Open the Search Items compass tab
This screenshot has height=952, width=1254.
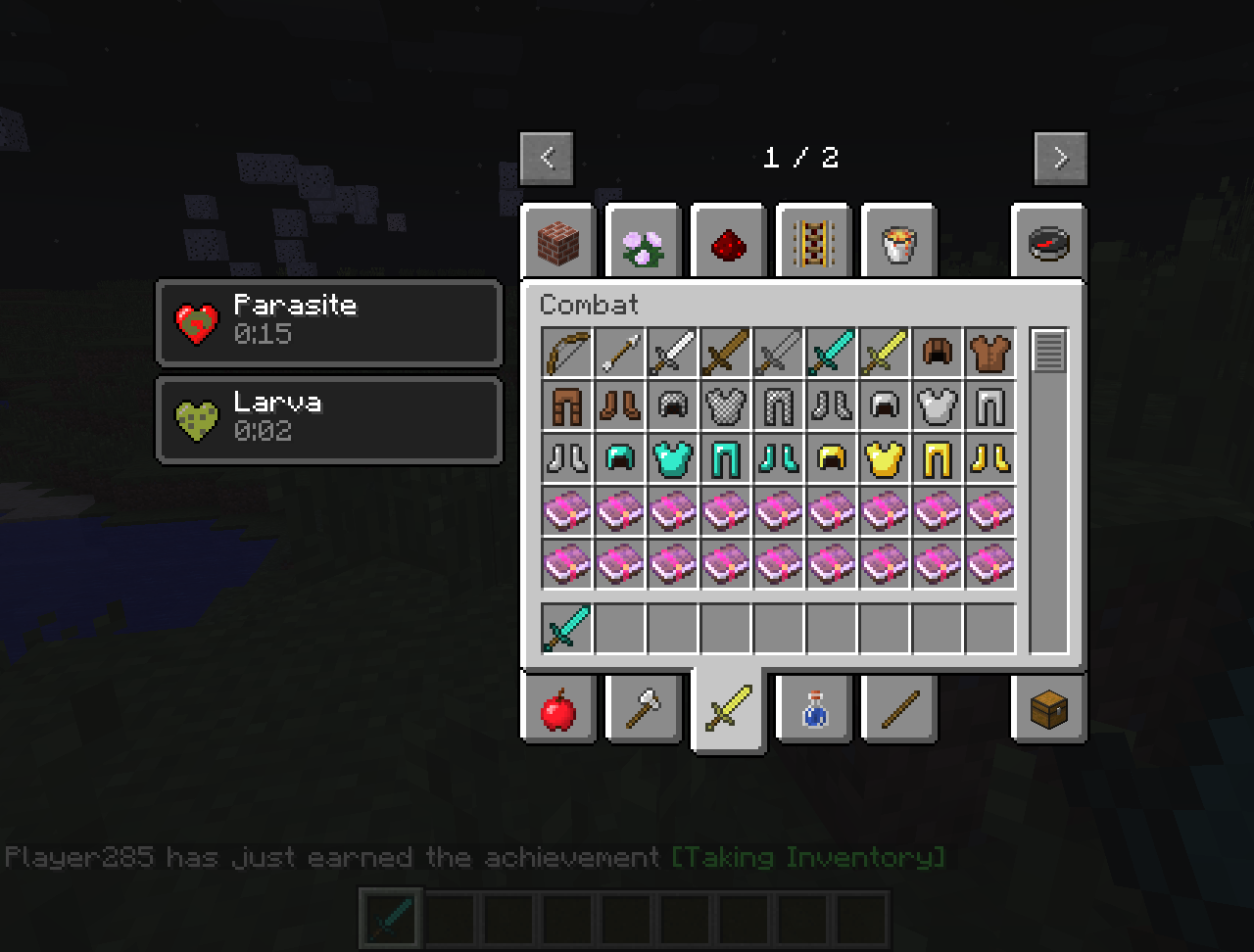[x=1048, y=243]
